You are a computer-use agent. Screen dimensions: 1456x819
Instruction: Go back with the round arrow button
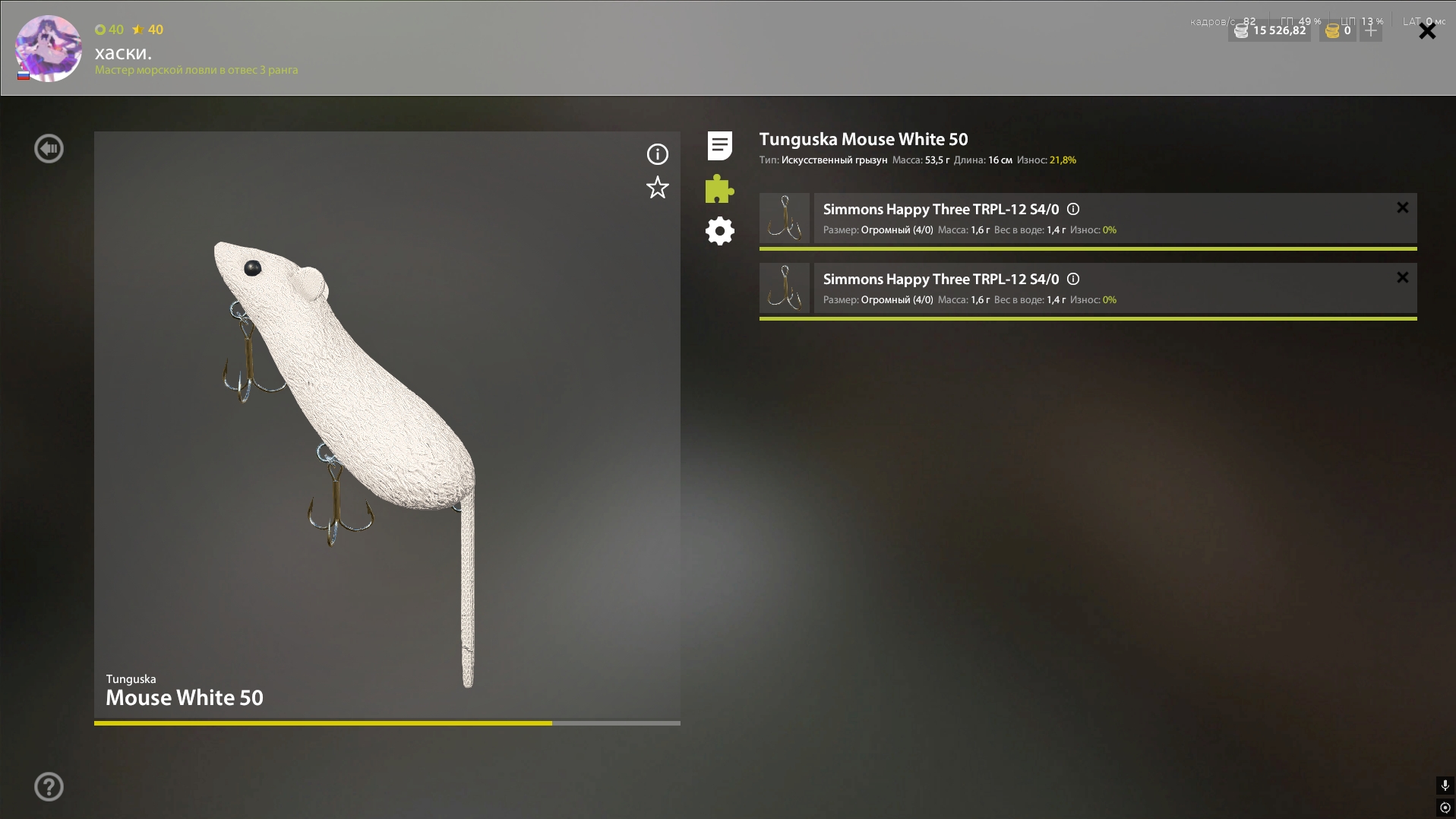(49, 149)
